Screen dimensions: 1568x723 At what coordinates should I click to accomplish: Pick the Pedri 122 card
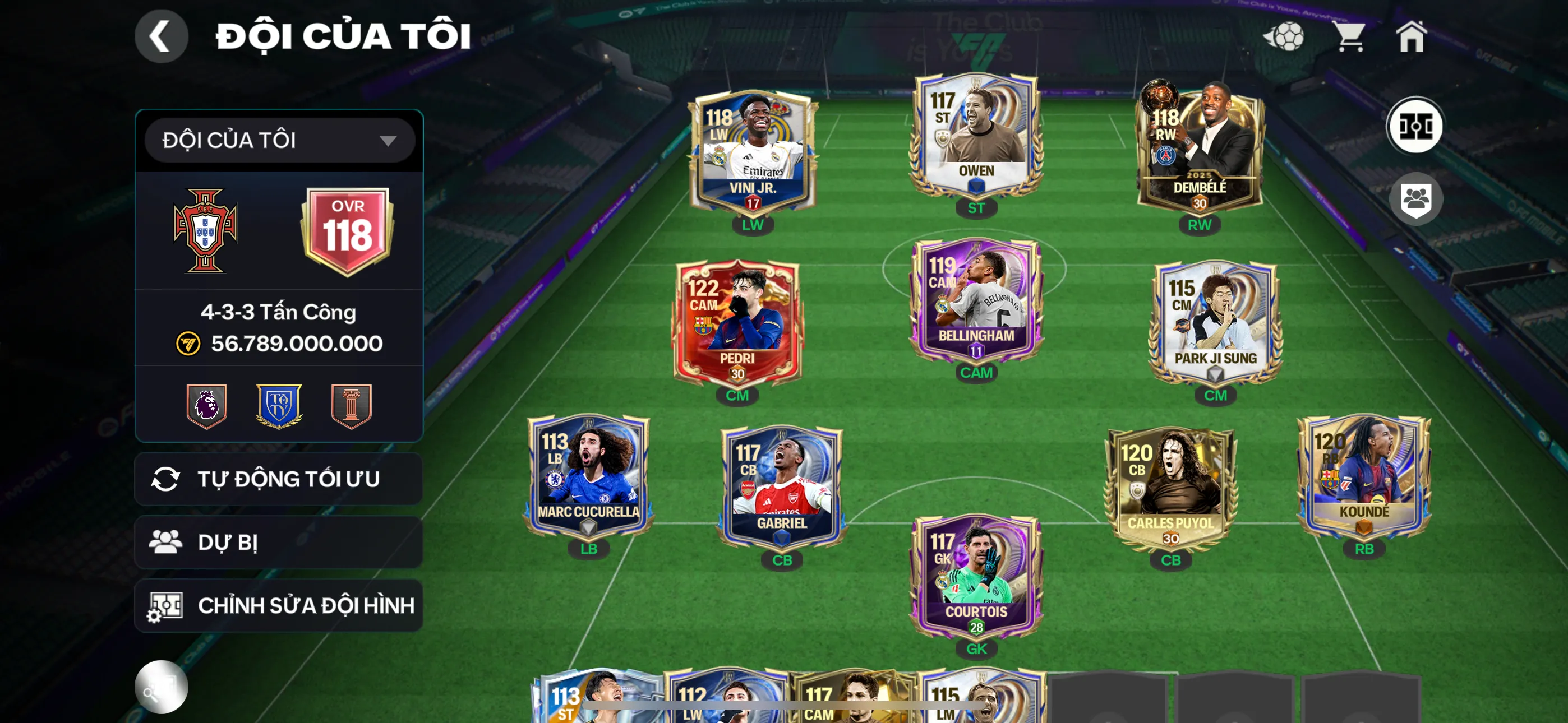pos(737,324)
